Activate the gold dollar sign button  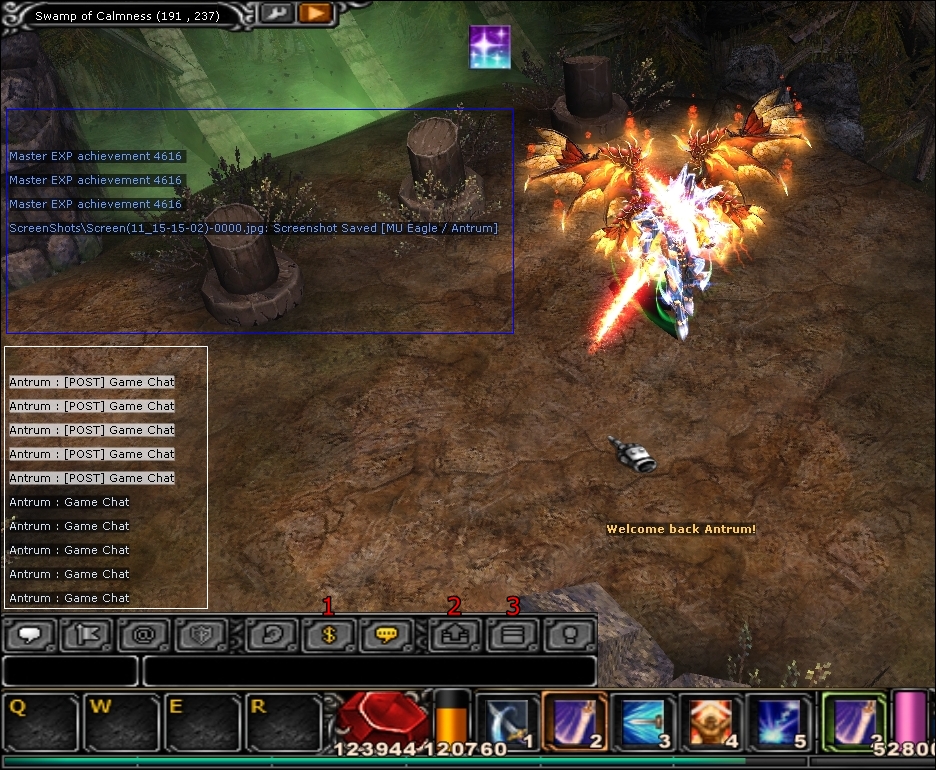pyautogui.click(x=330, y=635)
